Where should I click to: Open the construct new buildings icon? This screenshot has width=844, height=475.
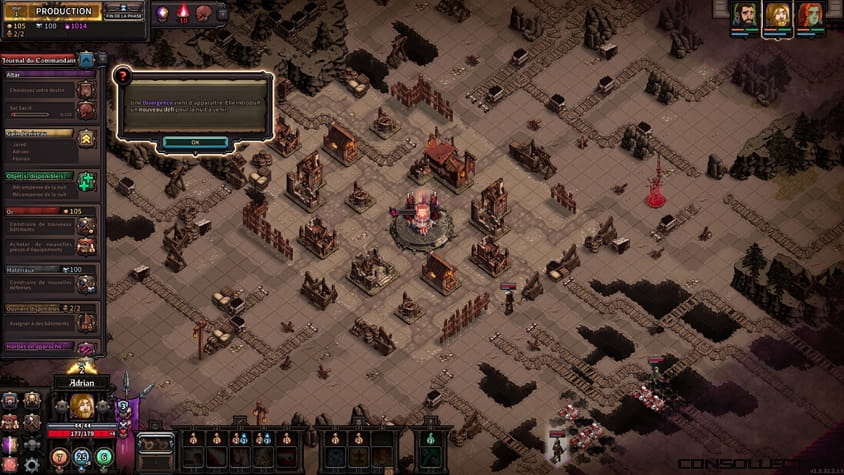pyautogui.click(x=87, y=225)
